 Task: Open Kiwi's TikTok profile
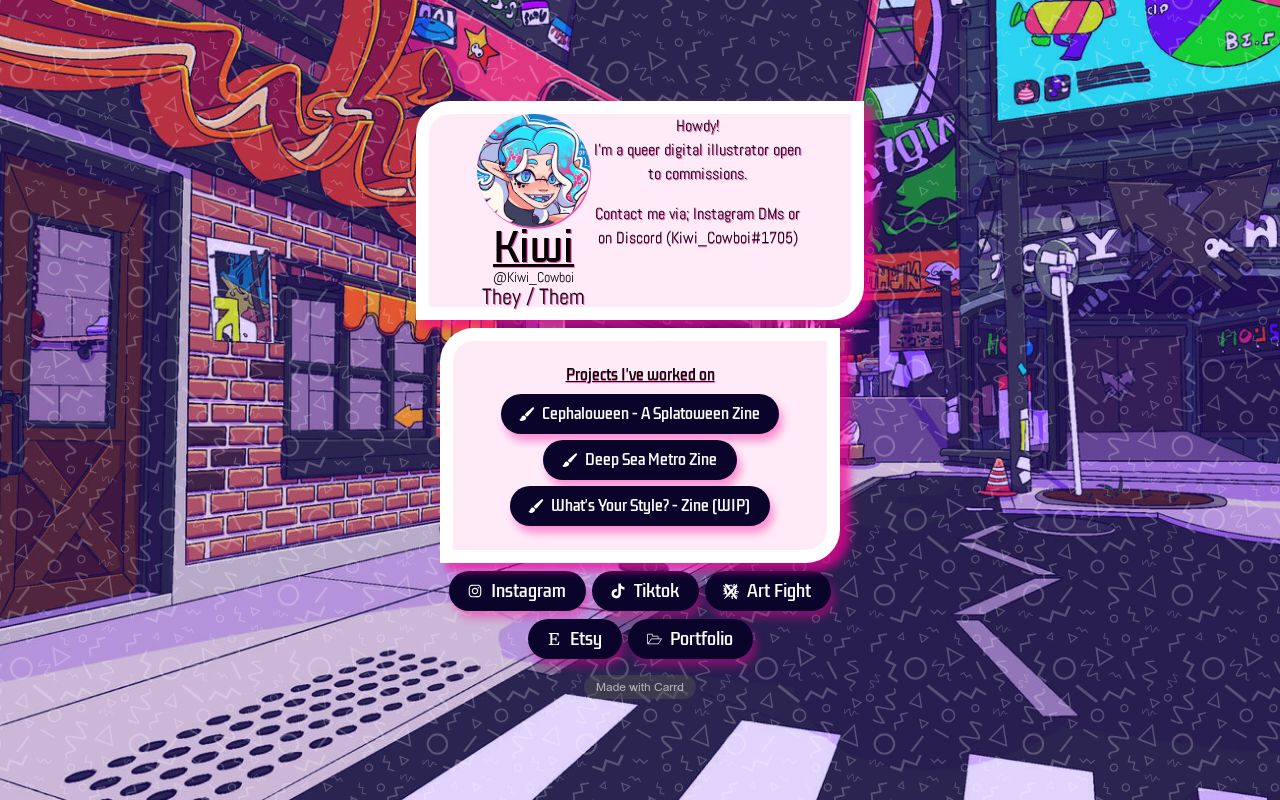pyautogui.click(x=645, y=591)
